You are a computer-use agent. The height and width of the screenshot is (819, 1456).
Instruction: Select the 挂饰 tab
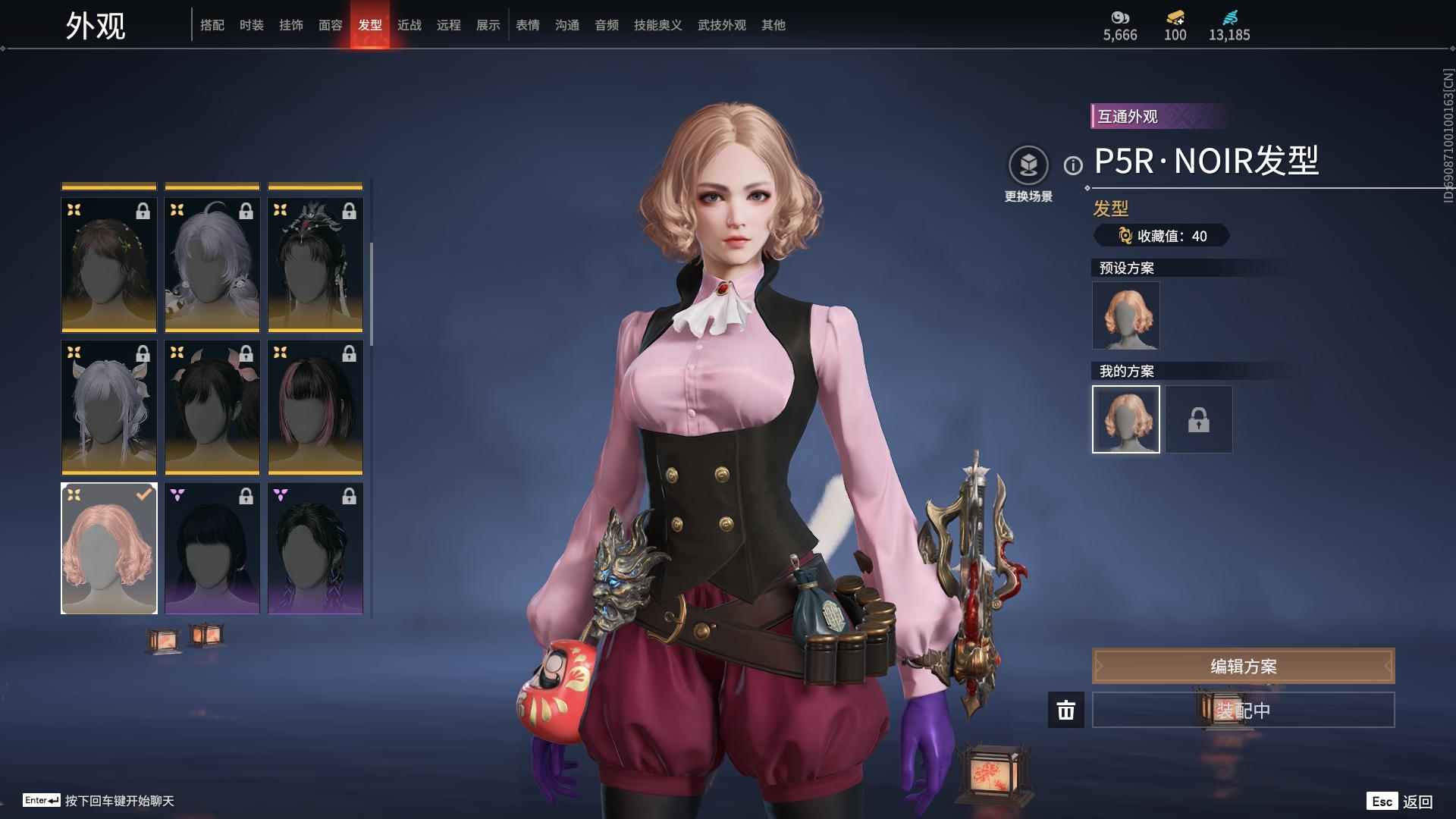click(x=291, y=25)
